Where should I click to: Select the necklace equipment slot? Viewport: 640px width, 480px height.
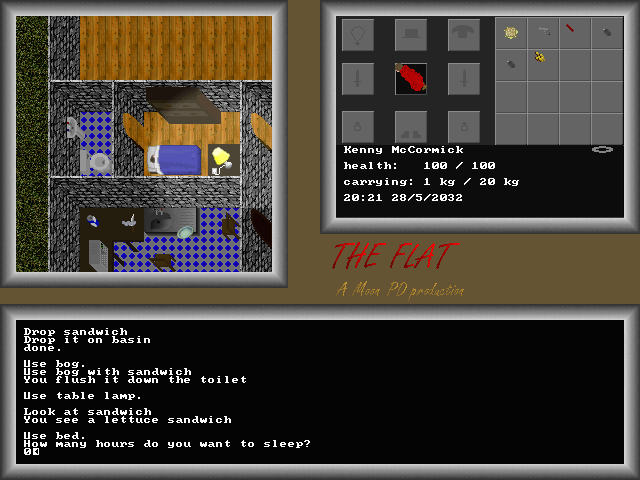tap(358, 35)
